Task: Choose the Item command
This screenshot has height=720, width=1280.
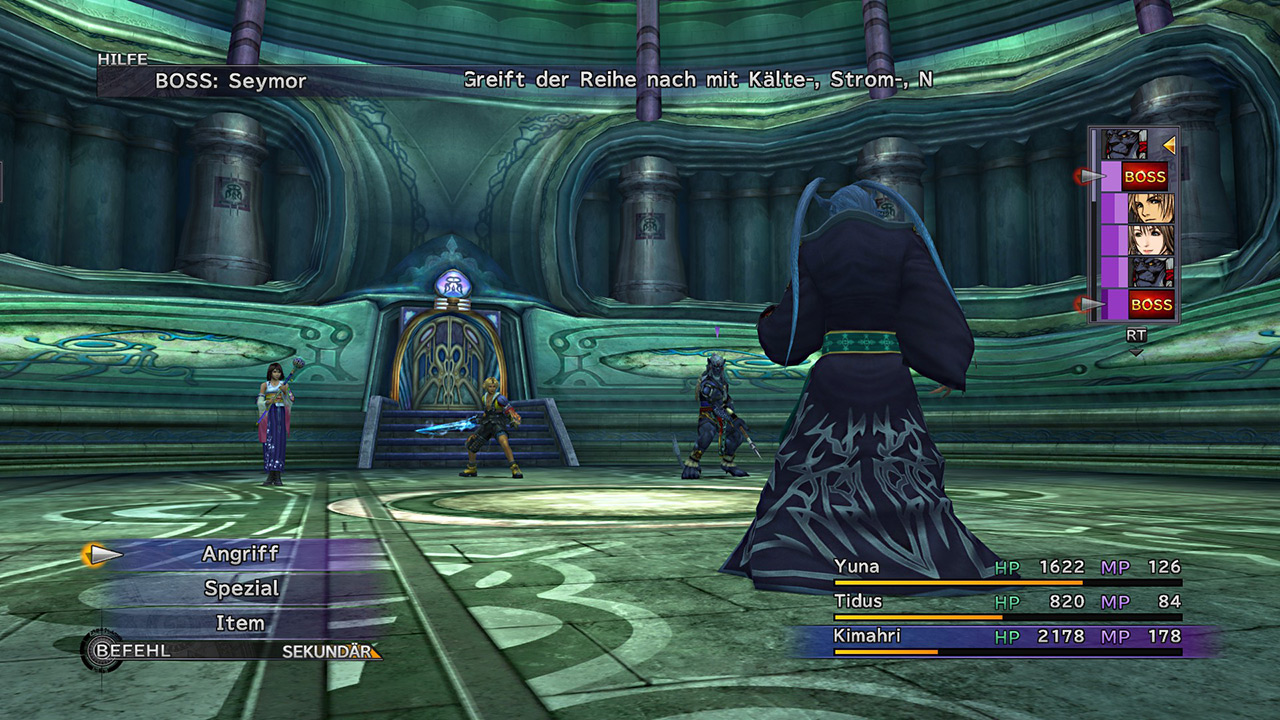Action: click(x=241, y=623)
